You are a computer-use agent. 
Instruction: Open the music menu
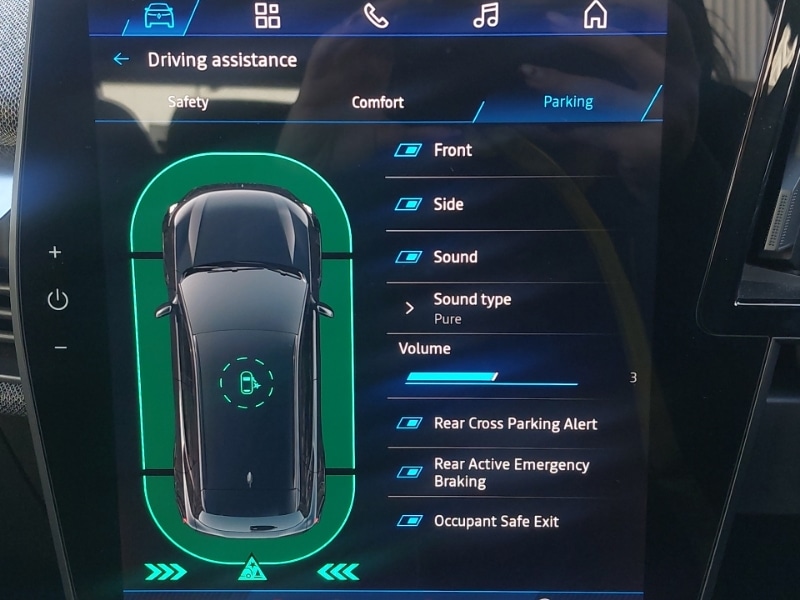point(485,16)
